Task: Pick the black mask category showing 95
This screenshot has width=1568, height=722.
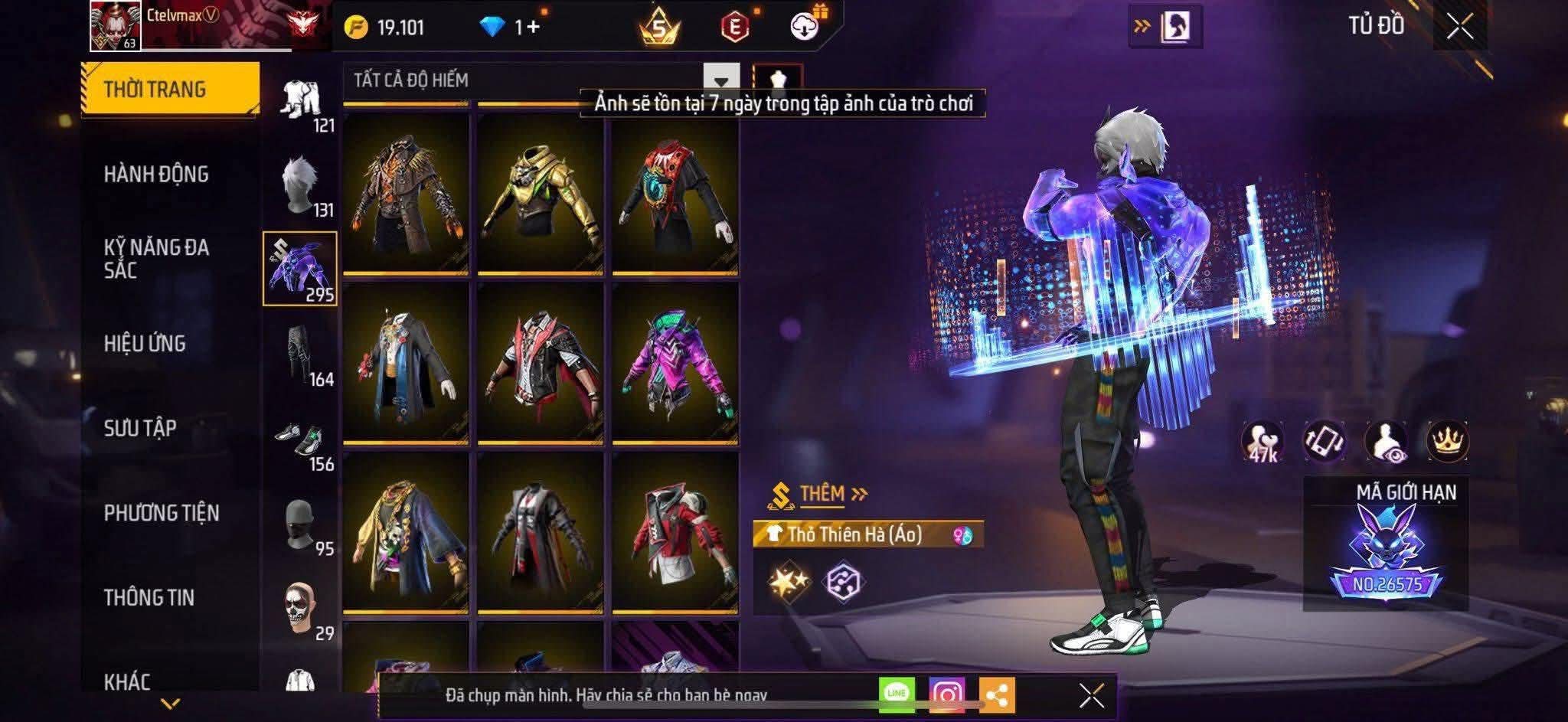Action: pyautogui.click(x=299, y=525)
